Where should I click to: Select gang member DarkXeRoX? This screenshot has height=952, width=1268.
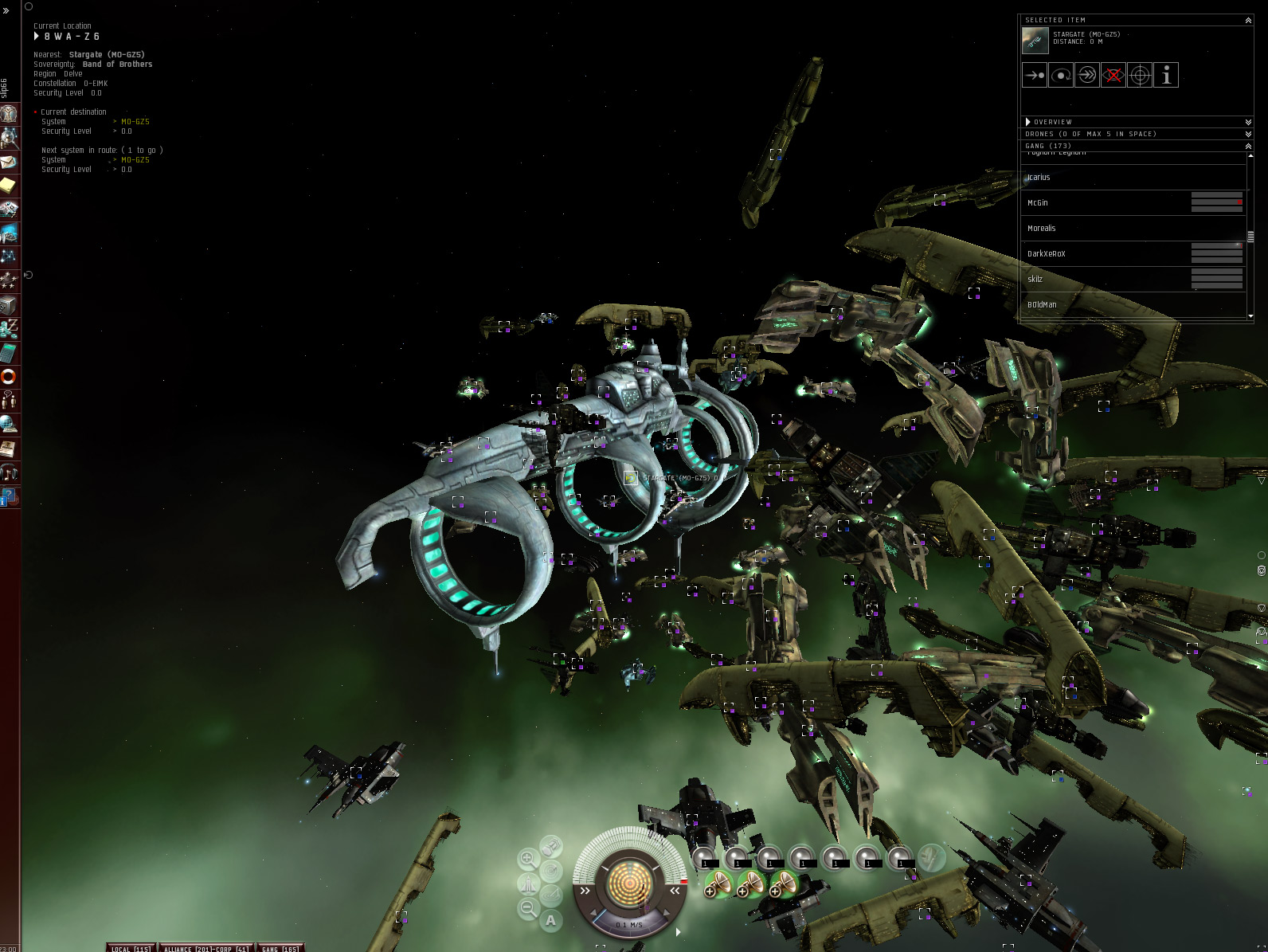(1046, 254)
